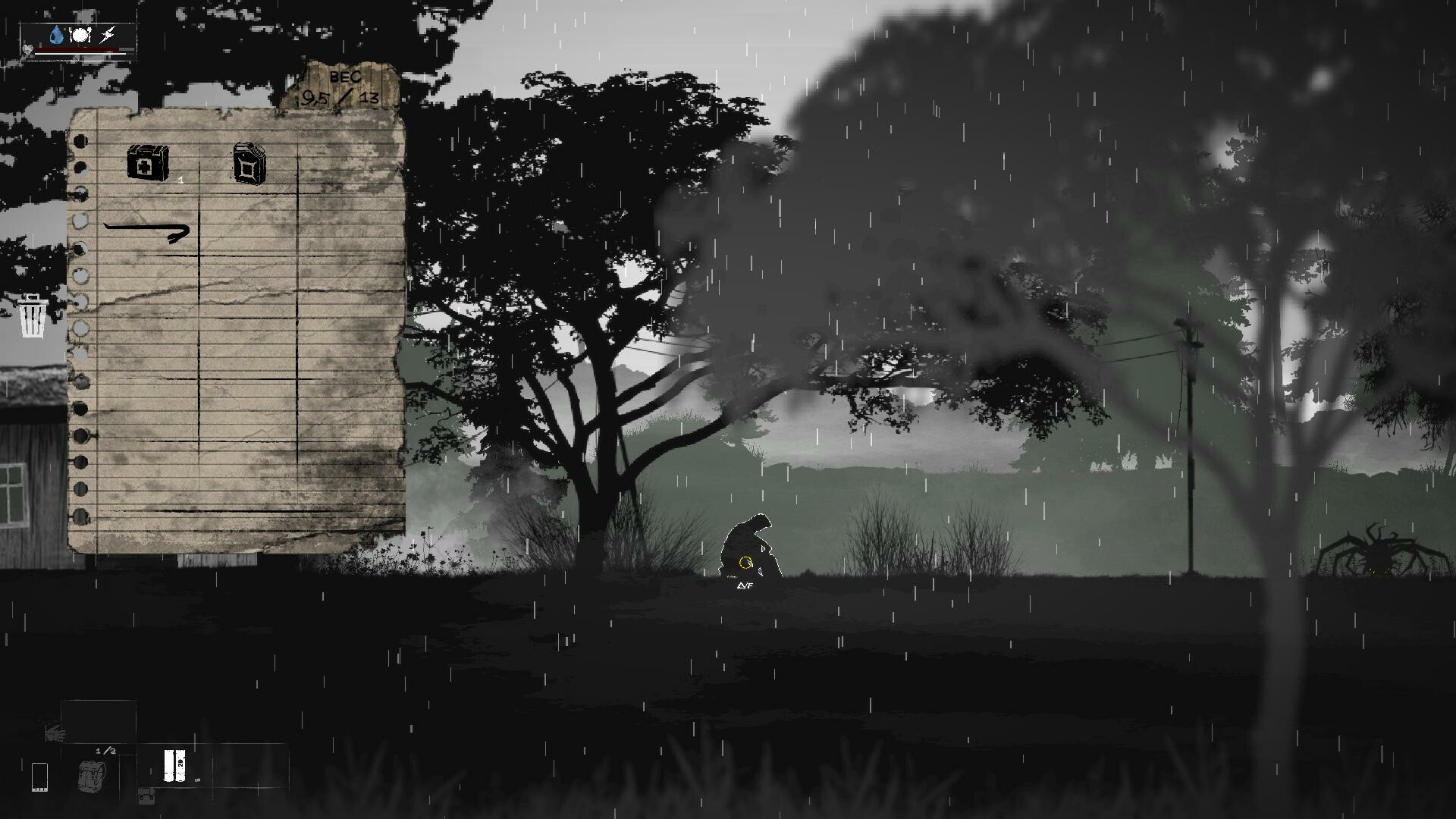Click the heart health icon
This screenshot has height=819, width=1456.
click(27, 50)
